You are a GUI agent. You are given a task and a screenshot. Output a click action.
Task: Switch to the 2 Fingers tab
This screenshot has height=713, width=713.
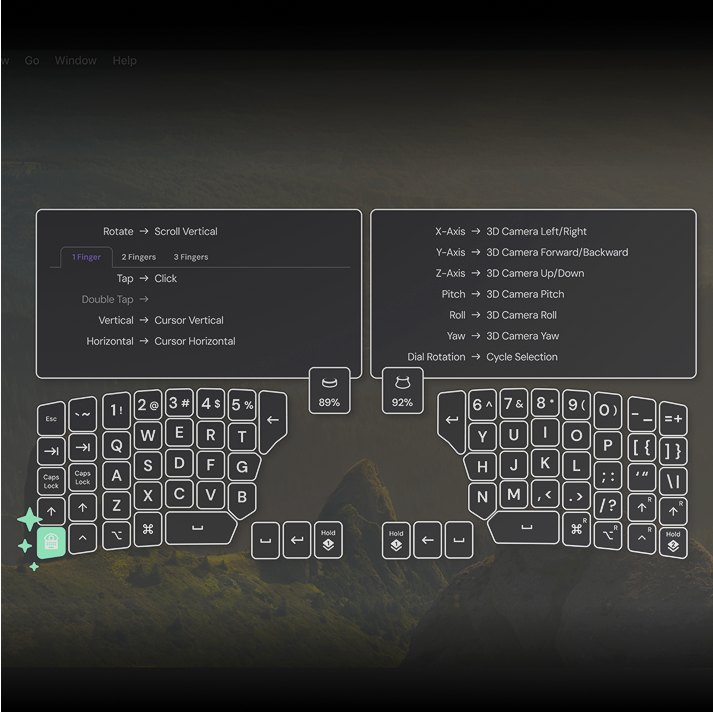coord(139,257)
